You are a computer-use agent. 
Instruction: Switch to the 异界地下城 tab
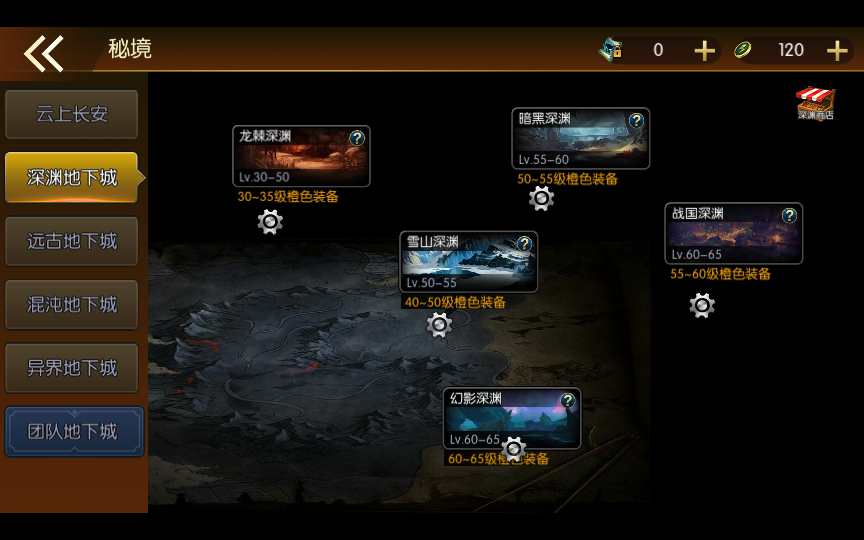click(71, 368)
